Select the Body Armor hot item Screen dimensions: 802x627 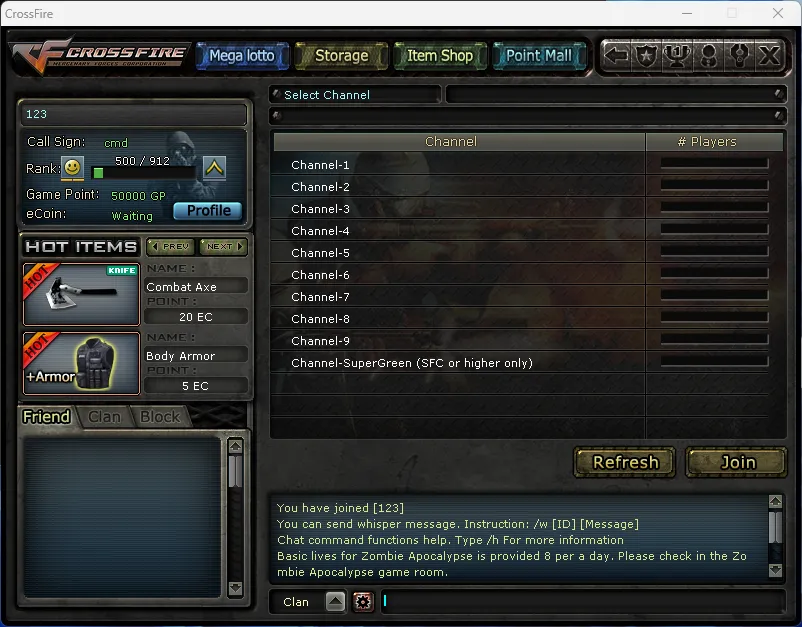coord(81,364)
